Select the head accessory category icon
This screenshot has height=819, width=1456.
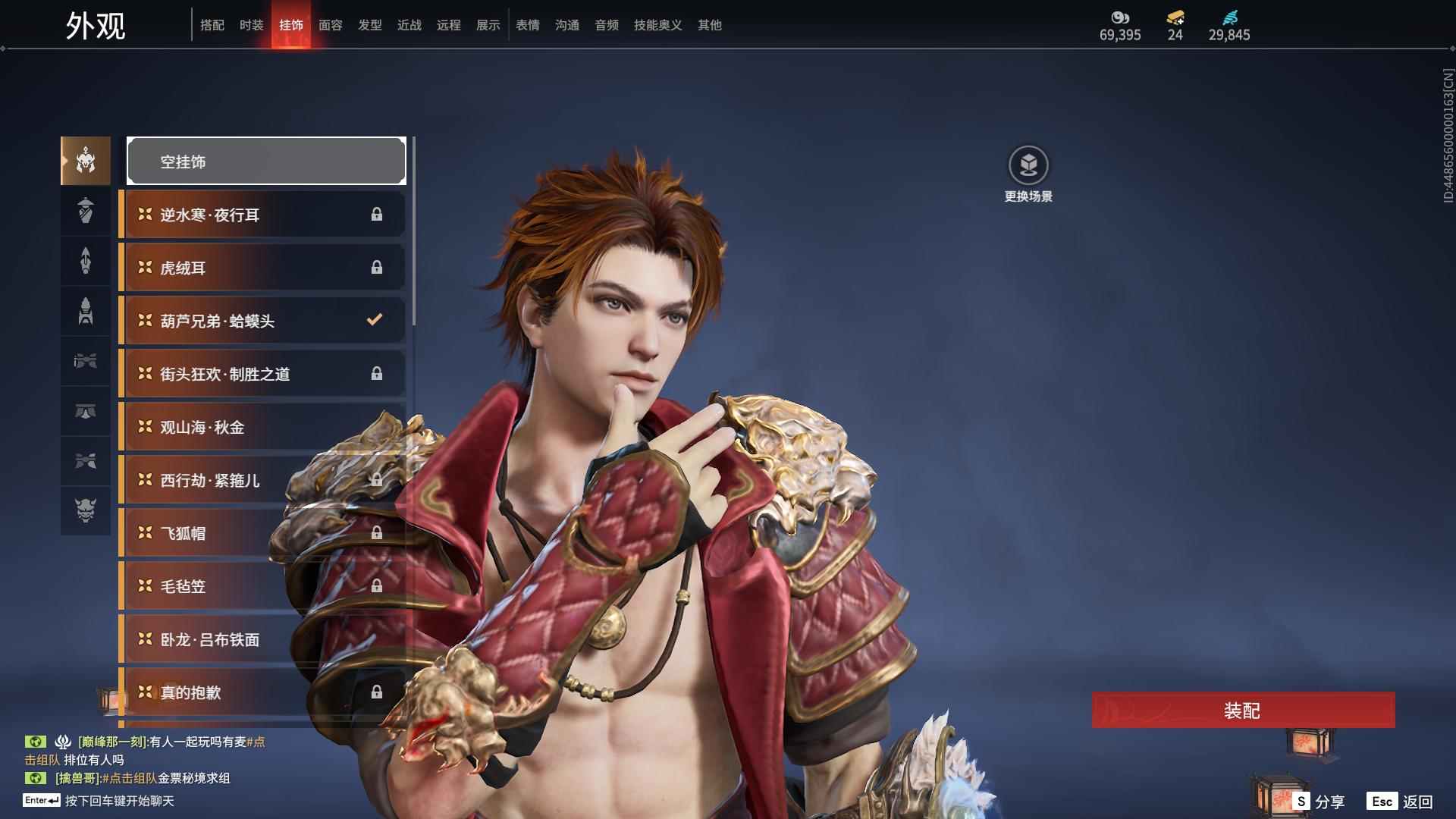(x=86, y=161)
